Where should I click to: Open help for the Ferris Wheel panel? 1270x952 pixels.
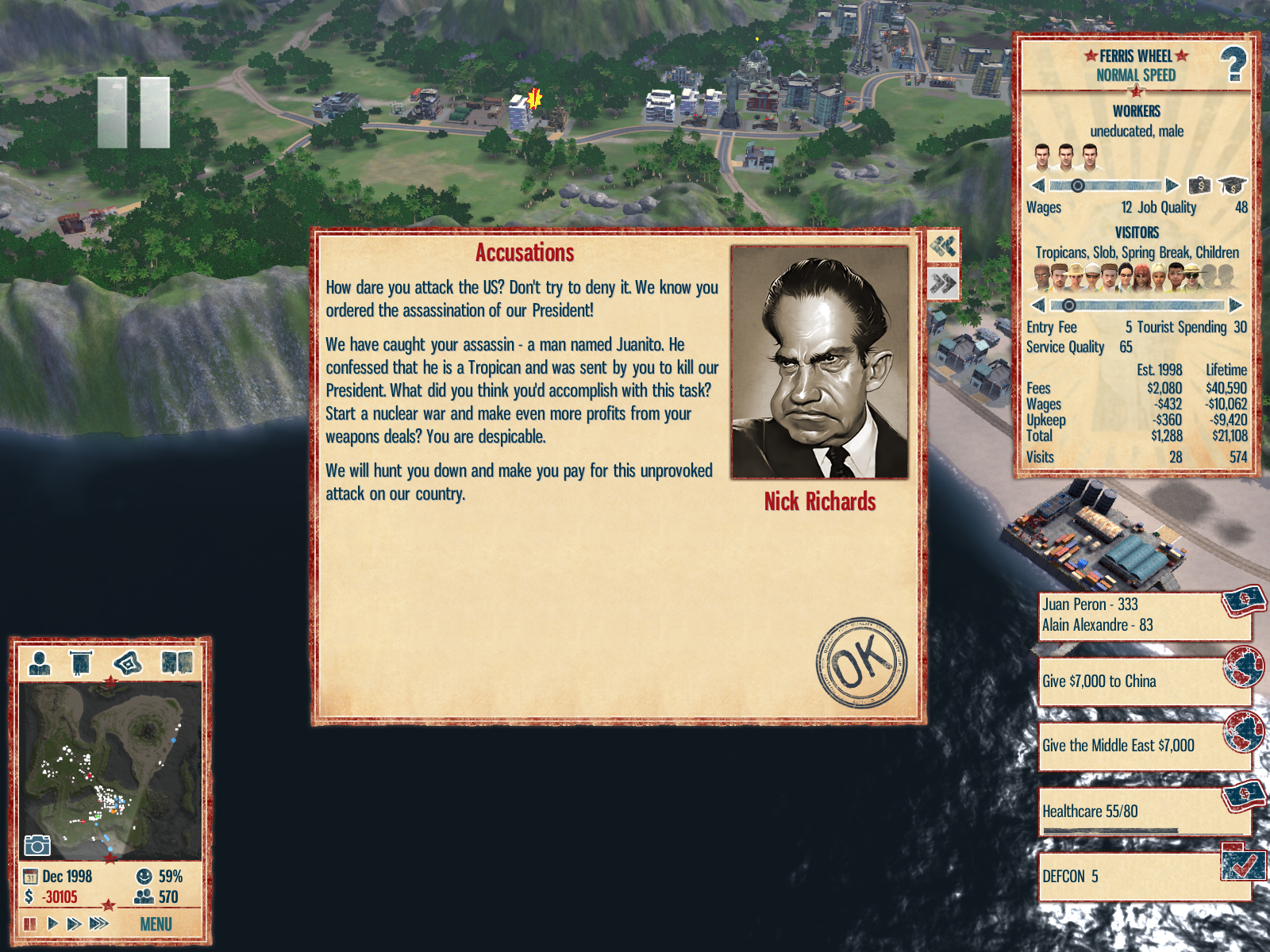click(x=1233, y=65)
